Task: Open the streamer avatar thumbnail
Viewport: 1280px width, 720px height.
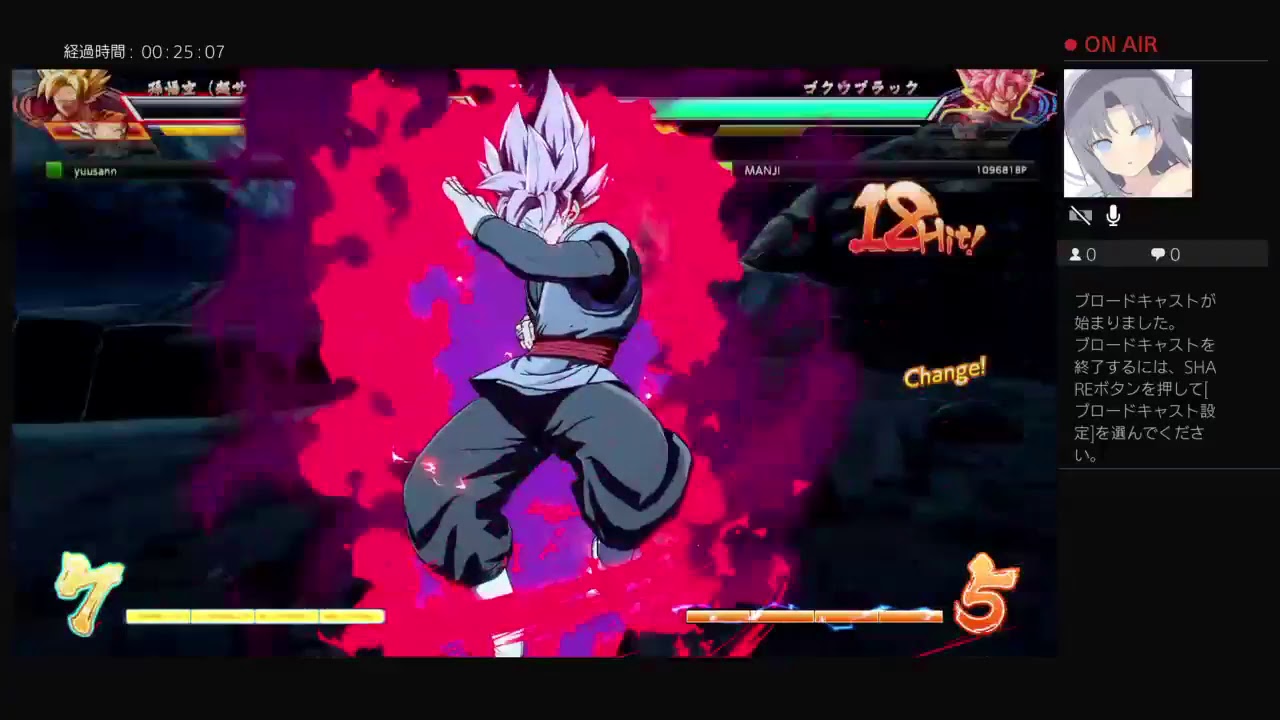Action: click(x=1127, y=132)
